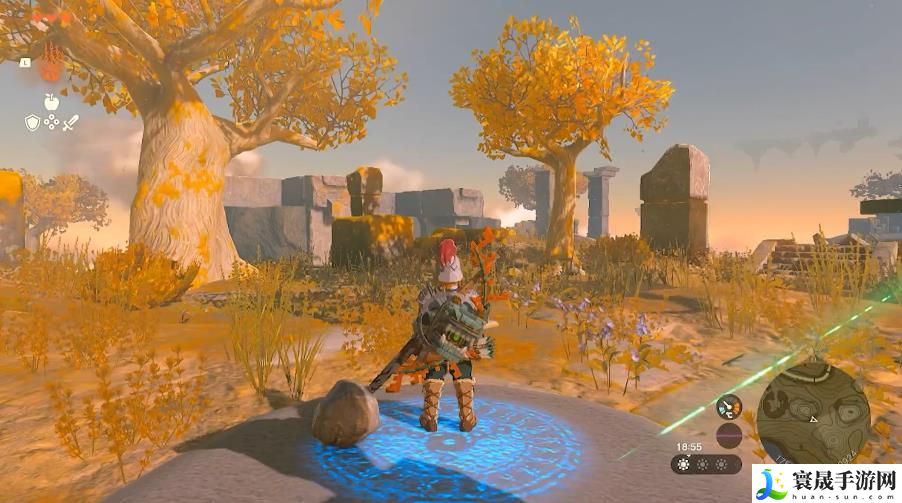The height and width of the screenshot is (503, 902).
Task: Open the sword weapon quick-select icon
Action: (70, 123)
